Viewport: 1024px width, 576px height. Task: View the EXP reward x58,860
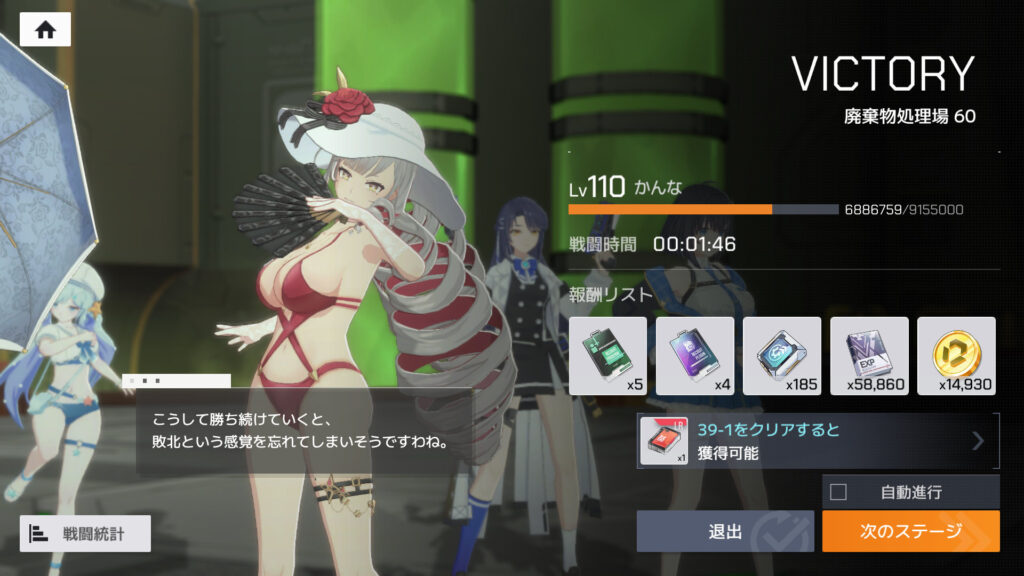click(x=869, y=356)
